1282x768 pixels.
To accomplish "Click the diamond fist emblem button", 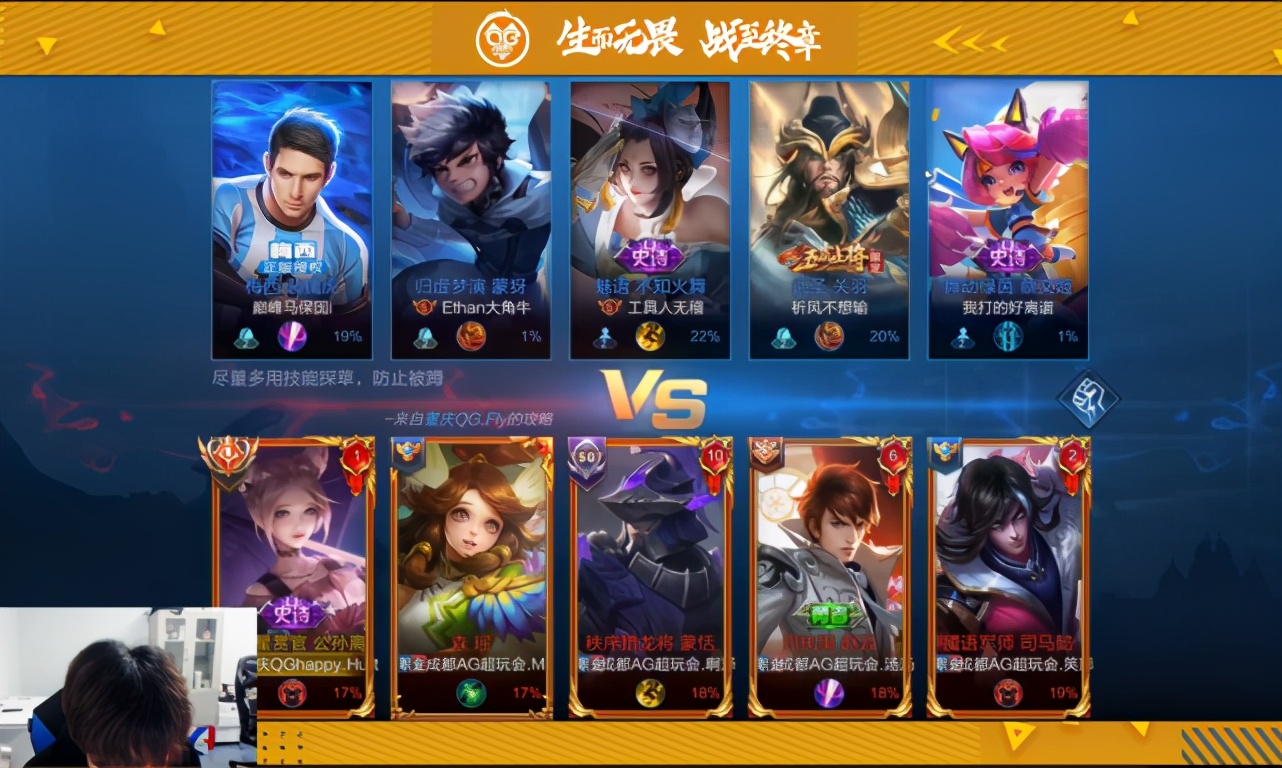I will (x=1089, y=399).
